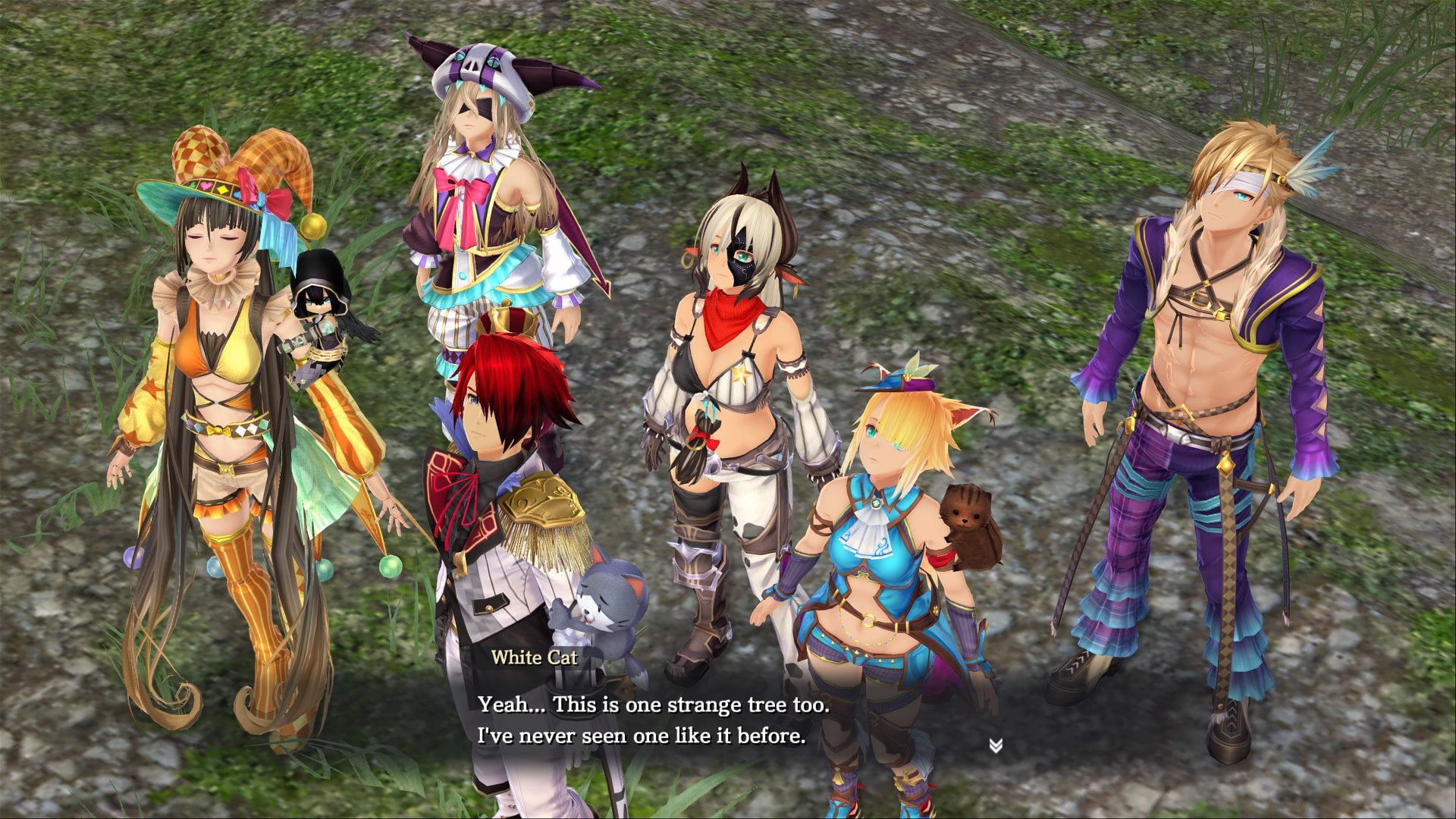1456x819 pixels.
Task: Advance dialogue with the down-arrow indicator
Action: (996, 746)
